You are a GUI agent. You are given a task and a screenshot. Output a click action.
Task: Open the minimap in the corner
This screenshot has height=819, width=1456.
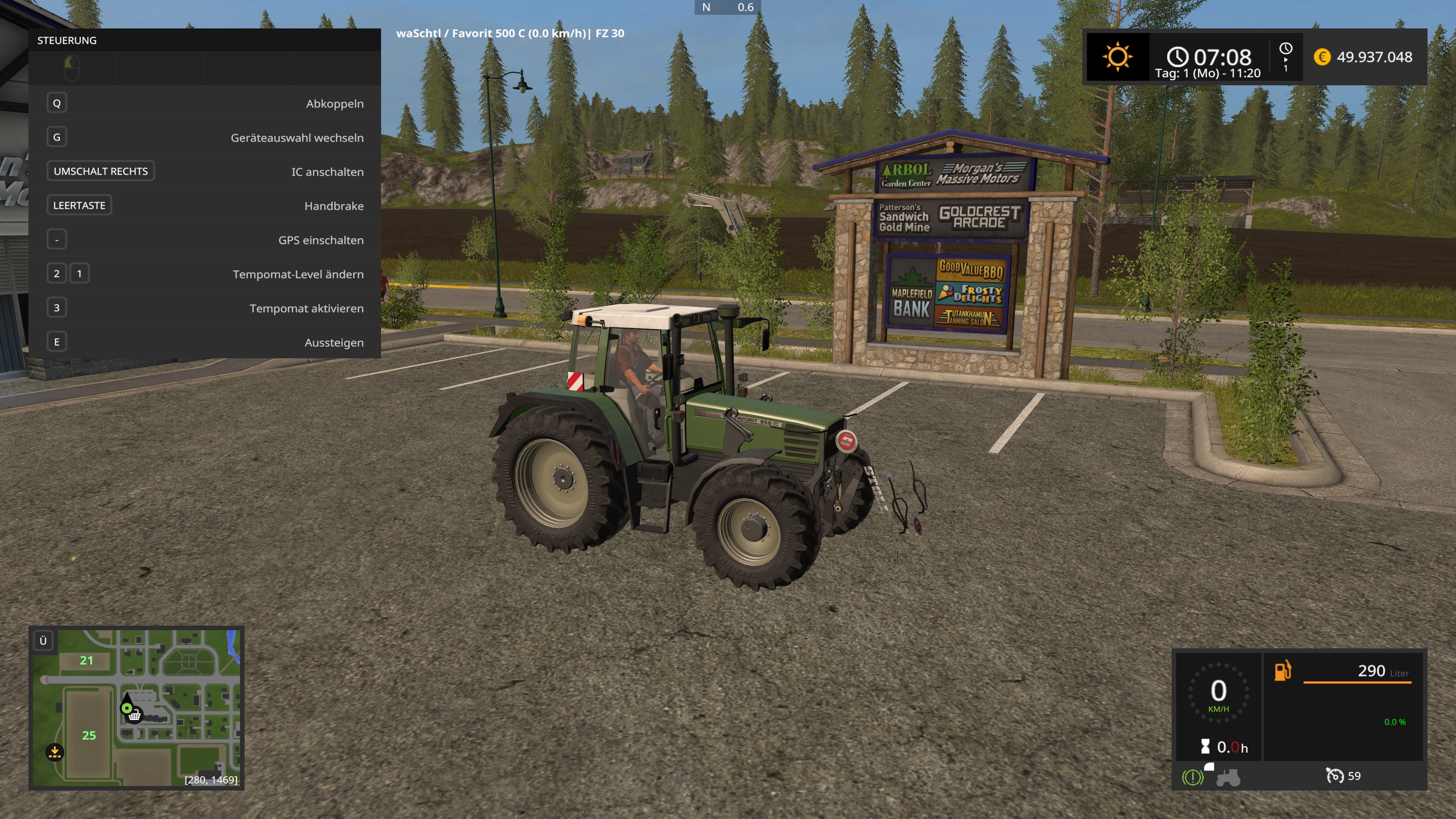[136, 708]
